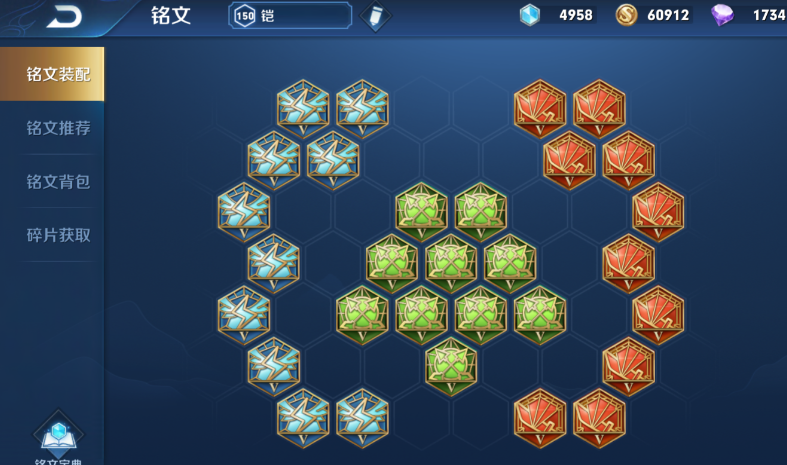
Task: Show the 铭文背包 tab
Action: click(x=58, y=182)
